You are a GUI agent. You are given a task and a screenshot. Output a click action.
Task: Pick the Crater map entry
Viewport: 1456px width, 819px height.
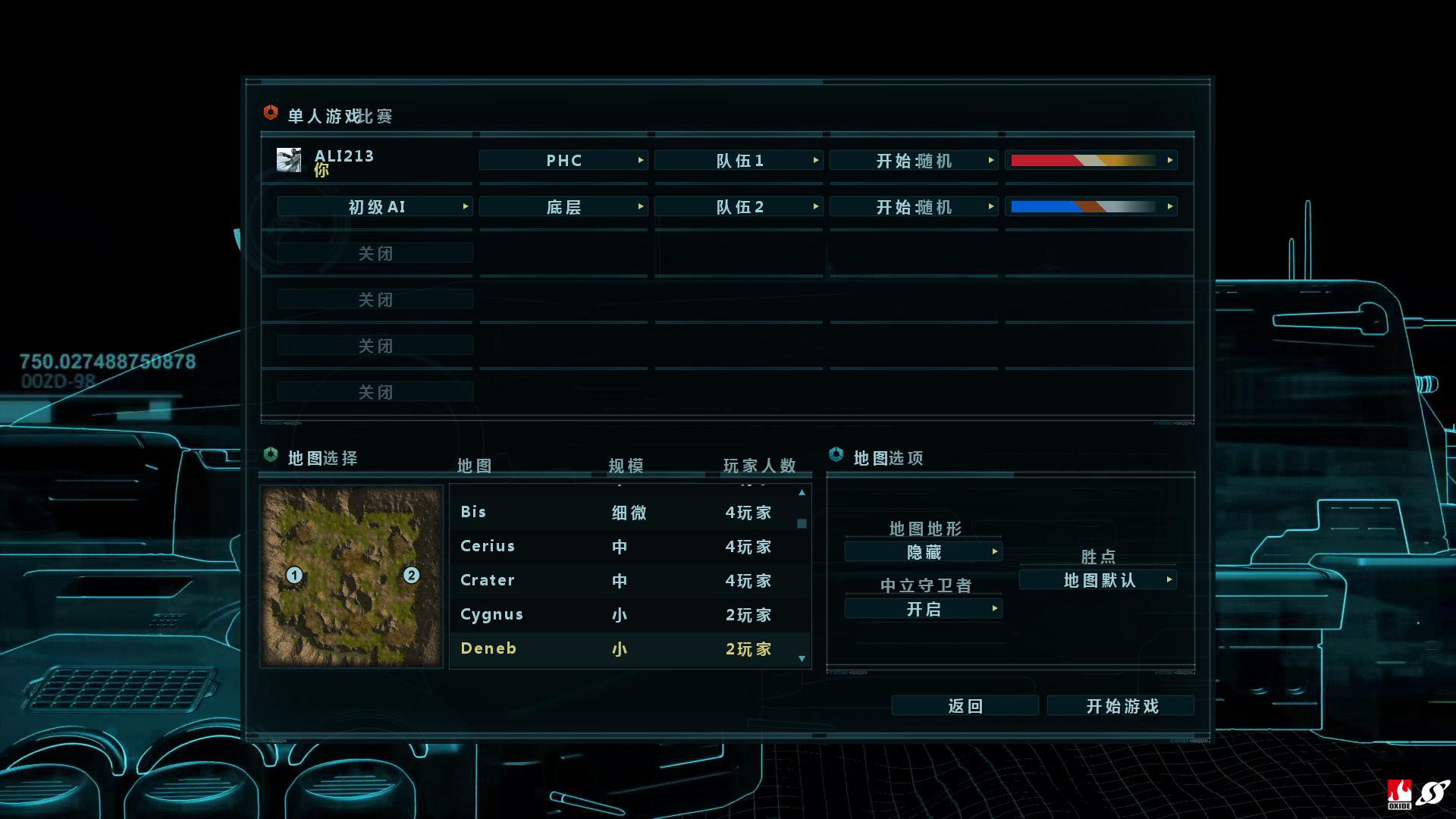[629, 581]
